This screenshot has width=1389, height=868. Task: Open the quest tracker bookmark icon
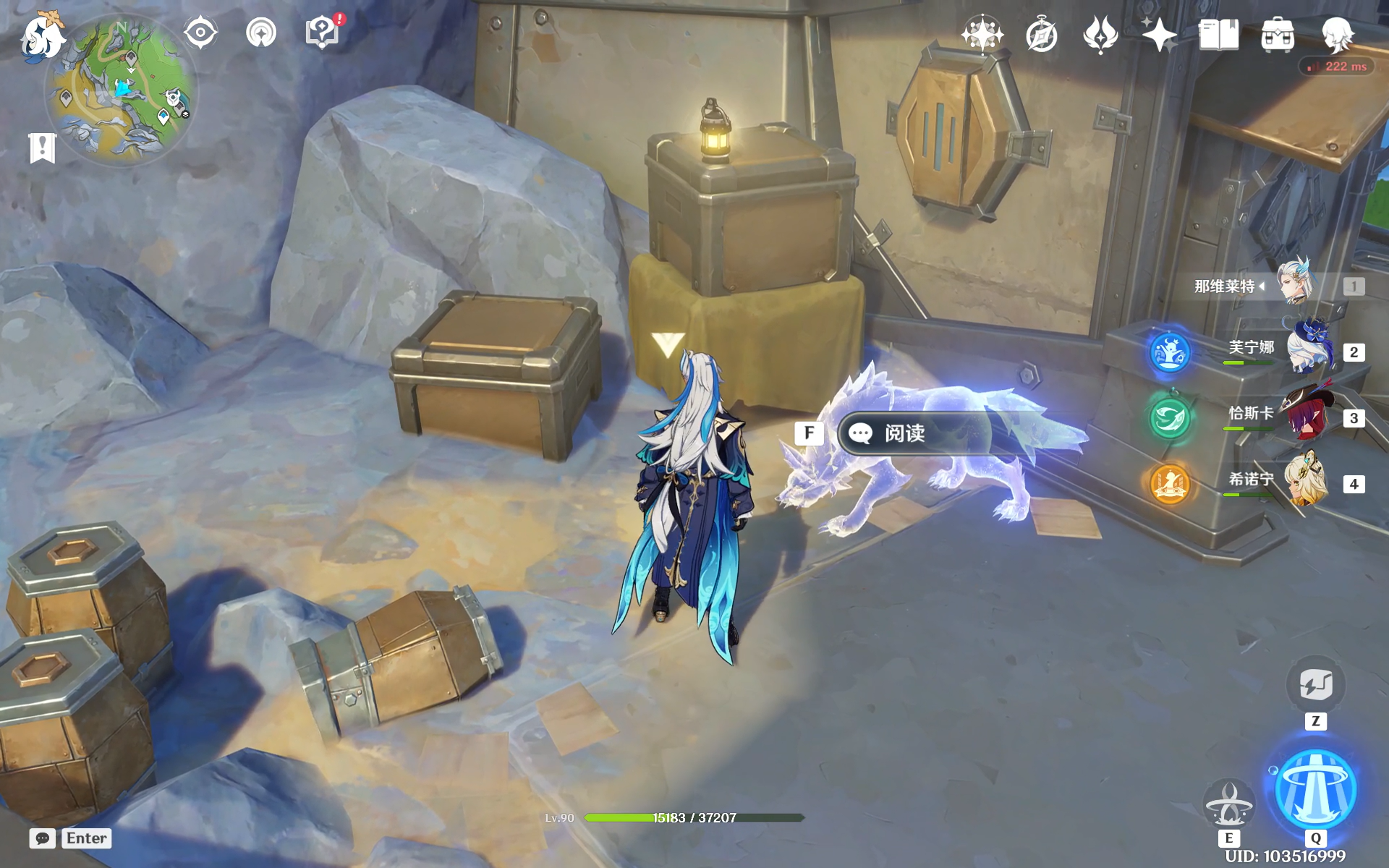point(42,148)
